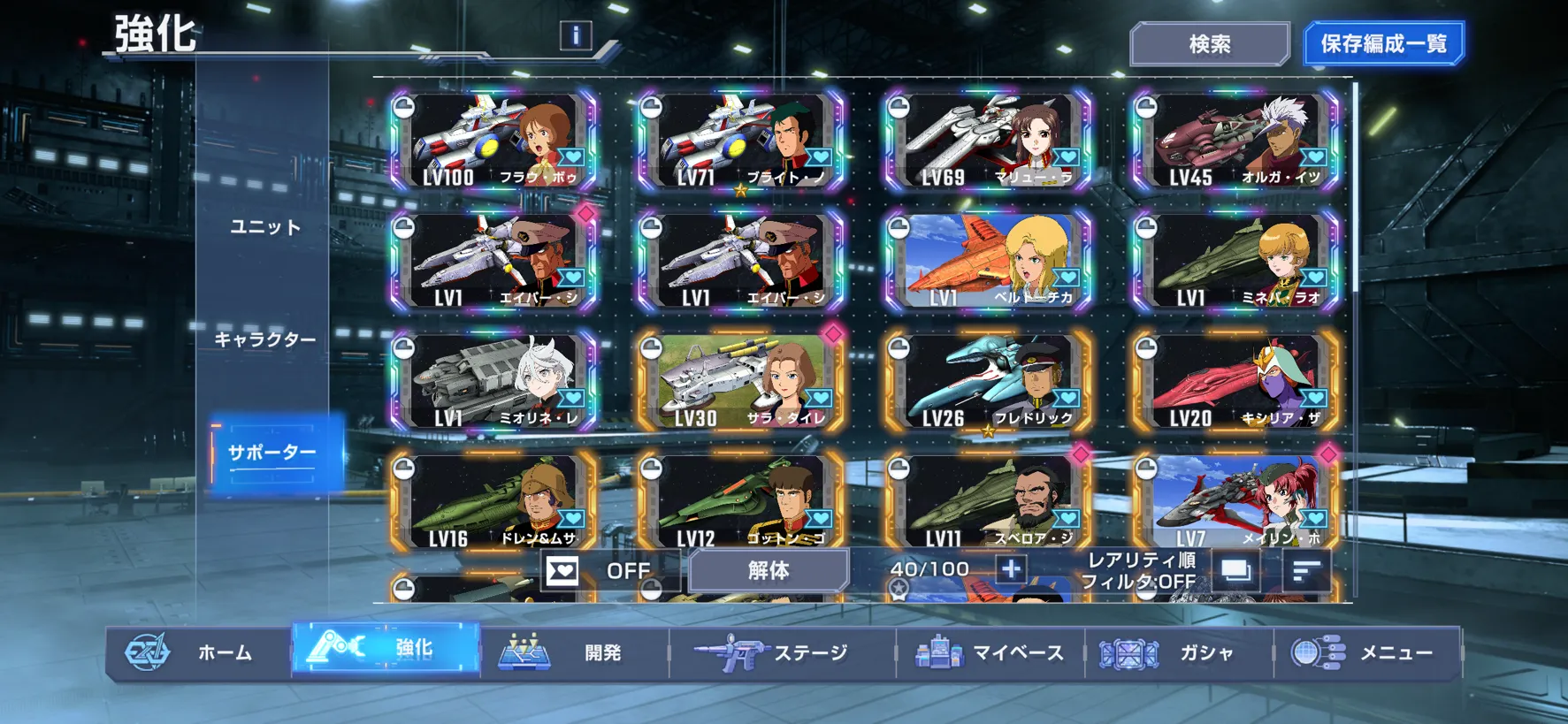The width and height of the screenshot is (1568, 724).
Task: Switch to the ユニット tab
Action: 265,227
